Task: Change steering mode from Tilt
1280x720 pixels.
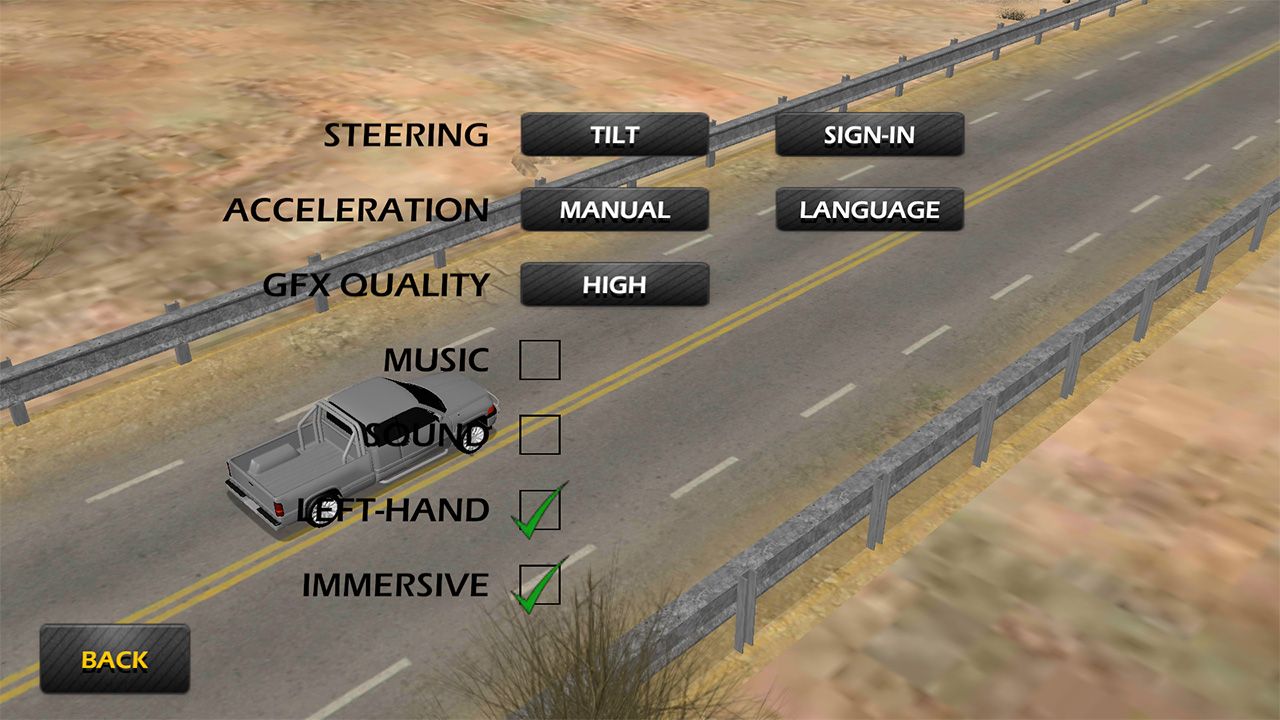Action: pyautogui.click(x=614, y=135)
